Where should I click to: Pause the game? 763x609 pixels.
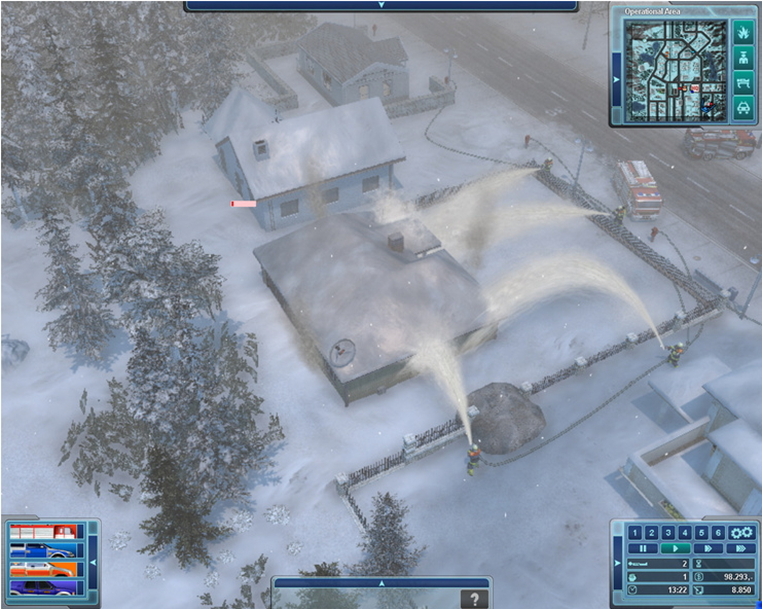[643, 549]
